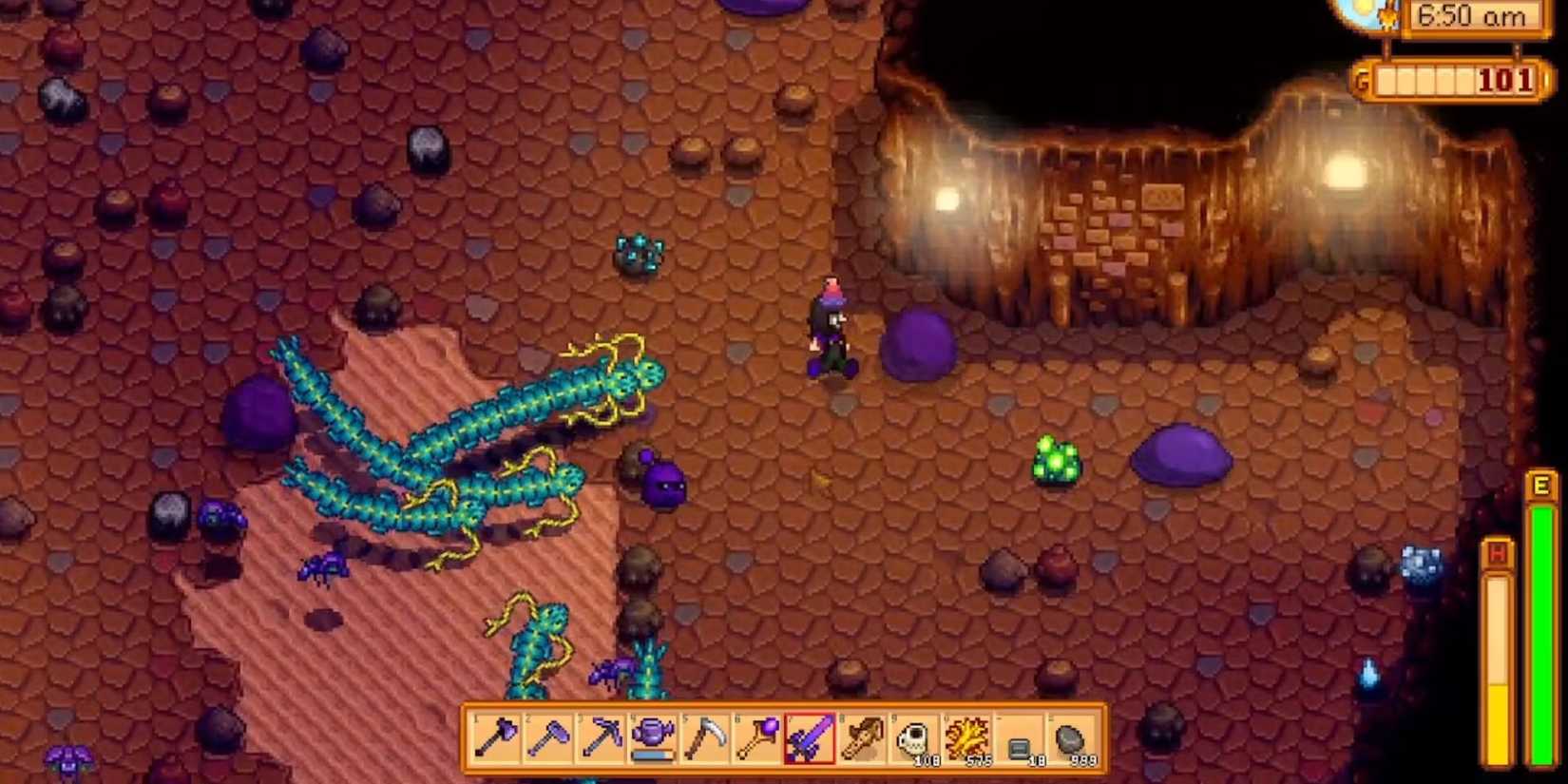
Task: Choose the orange item stack of 575
Action: pyautogui.click(x=967, y=738)
